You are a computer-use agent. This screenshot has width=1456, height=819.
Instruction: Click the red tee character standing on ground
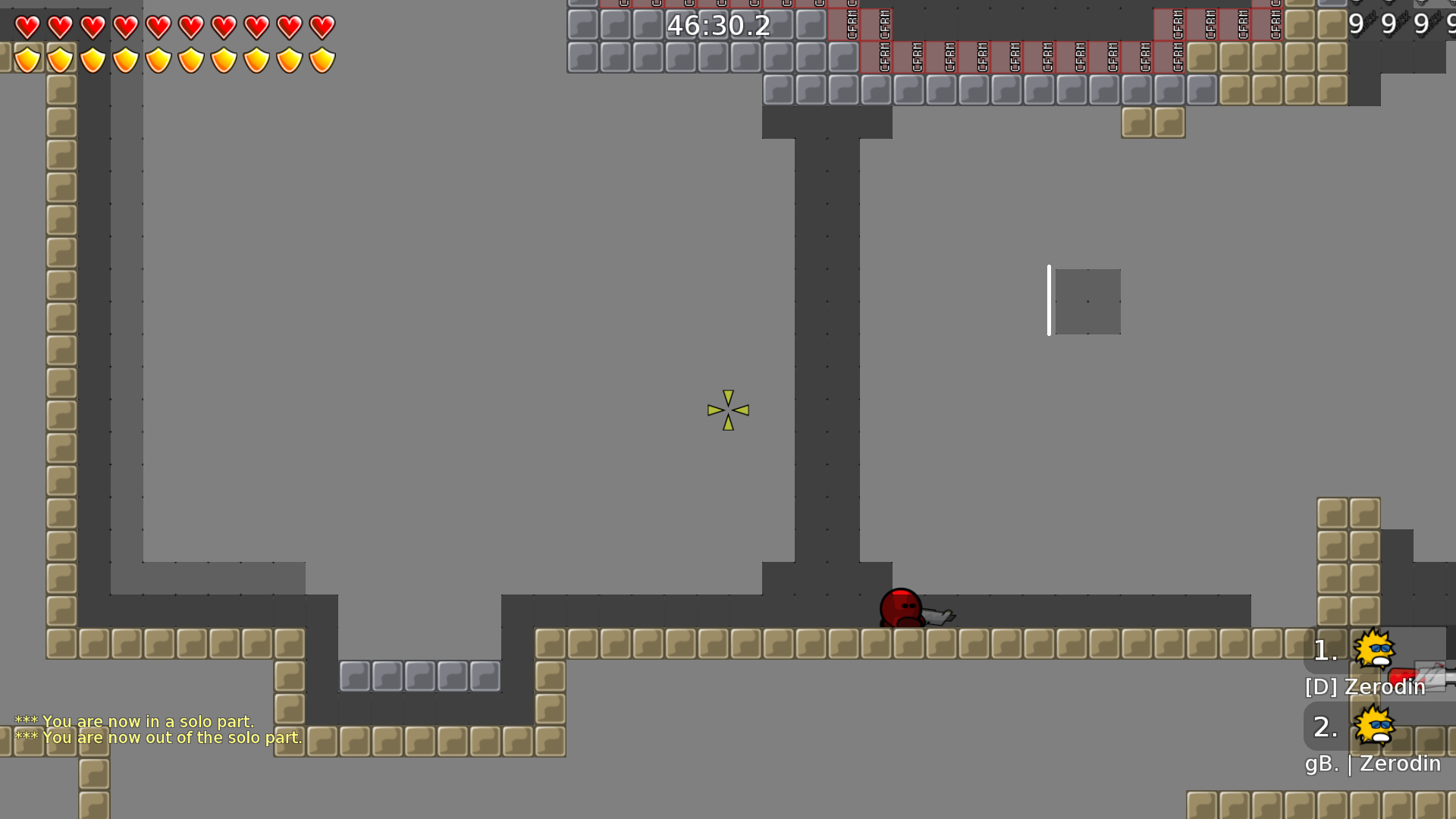[x=899, y=607]
